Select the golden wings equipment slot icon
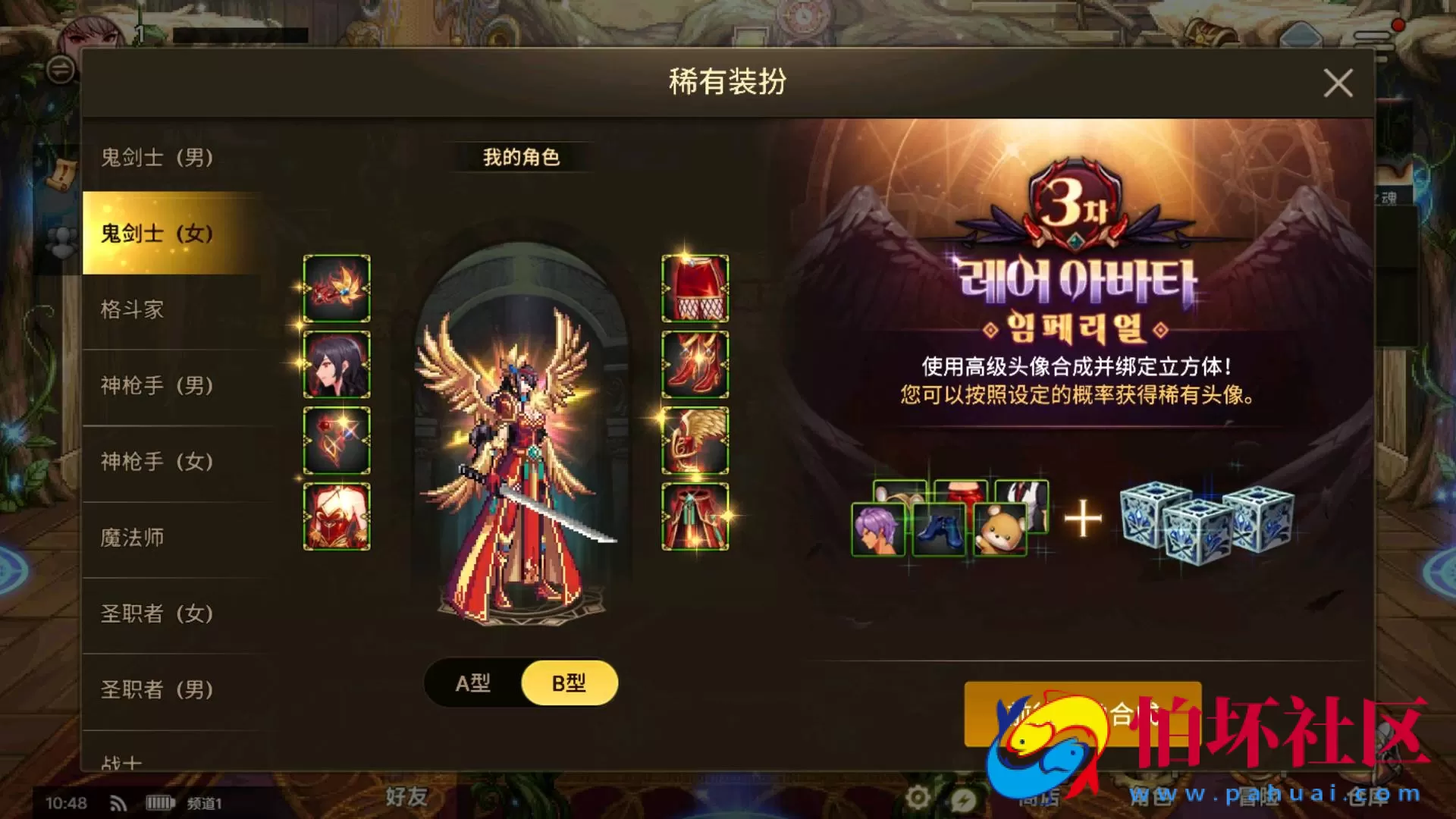Viewport: 1456px width, 819px height. pyautogui.click(x=694, y=441)
